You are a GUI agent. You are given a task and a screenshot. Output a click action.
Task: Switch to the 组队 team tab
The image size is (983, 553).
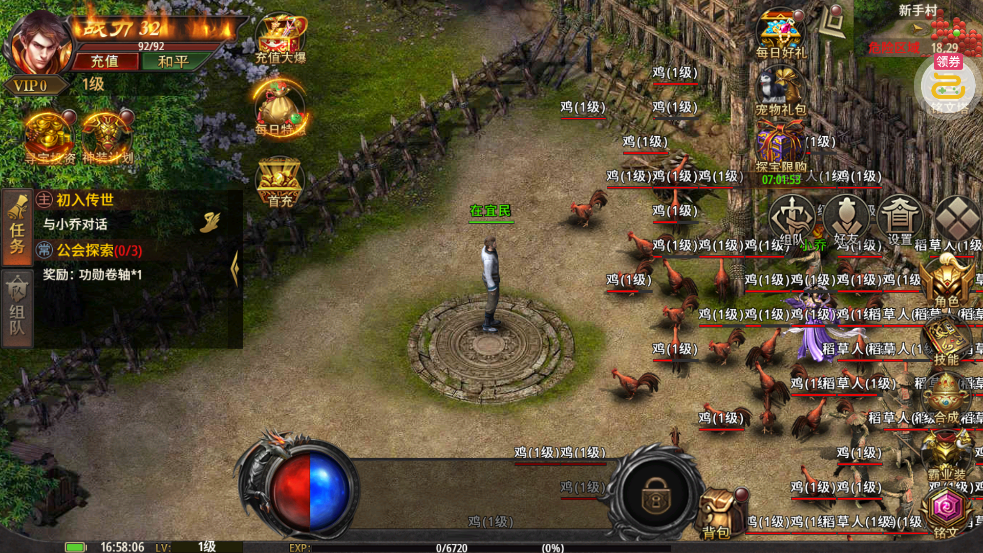click(17, 307)
